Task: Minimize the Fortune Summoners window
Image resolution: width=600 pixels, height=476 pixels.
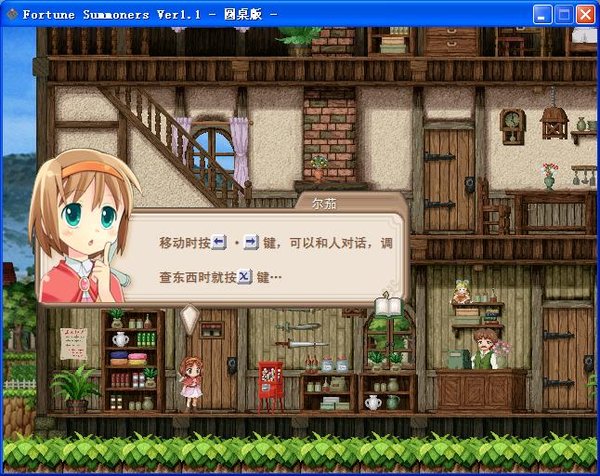Action: click(543, 14)
